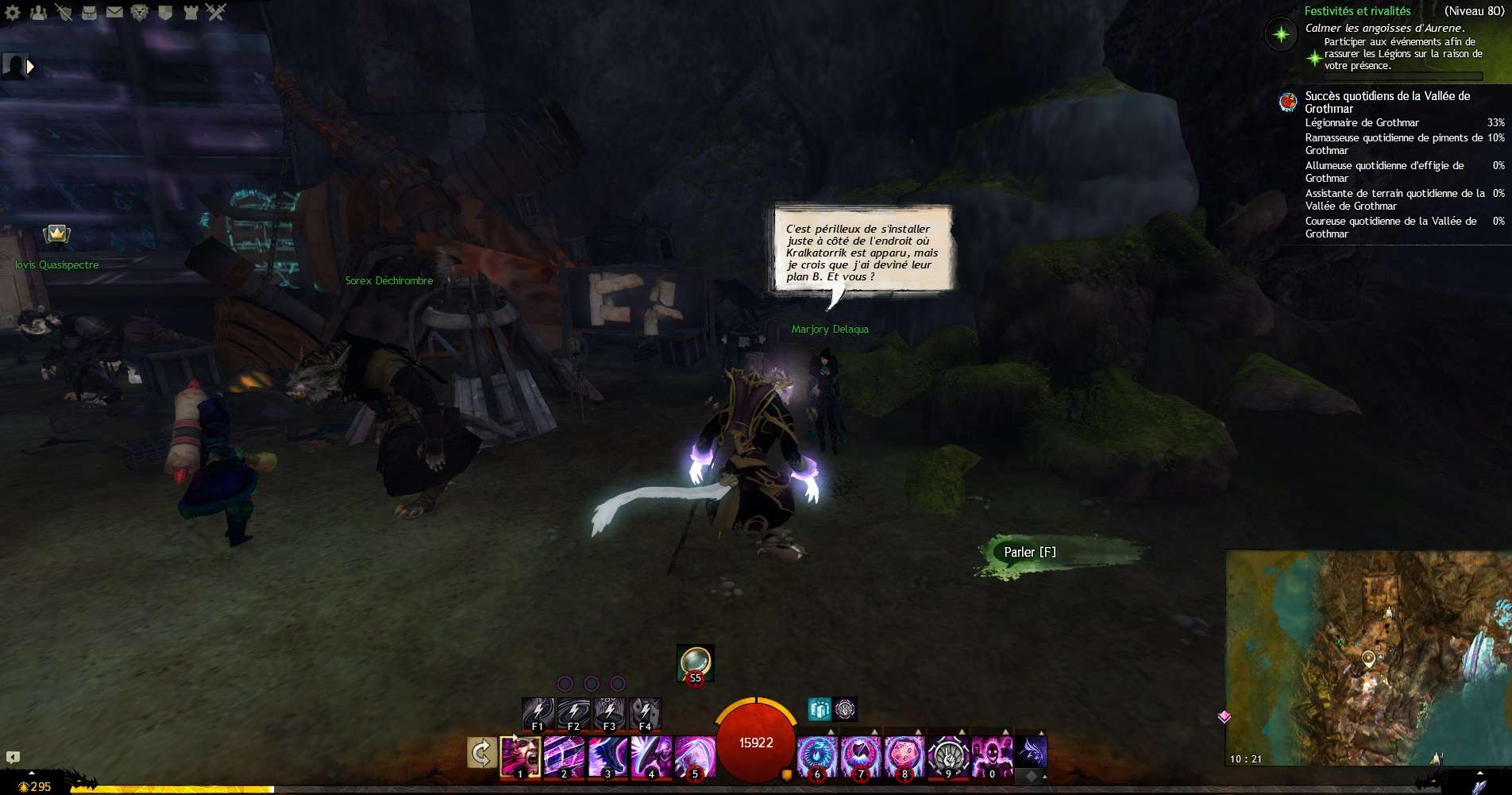
Task: Expand the party portrait arrow
Action: (30, 67)
